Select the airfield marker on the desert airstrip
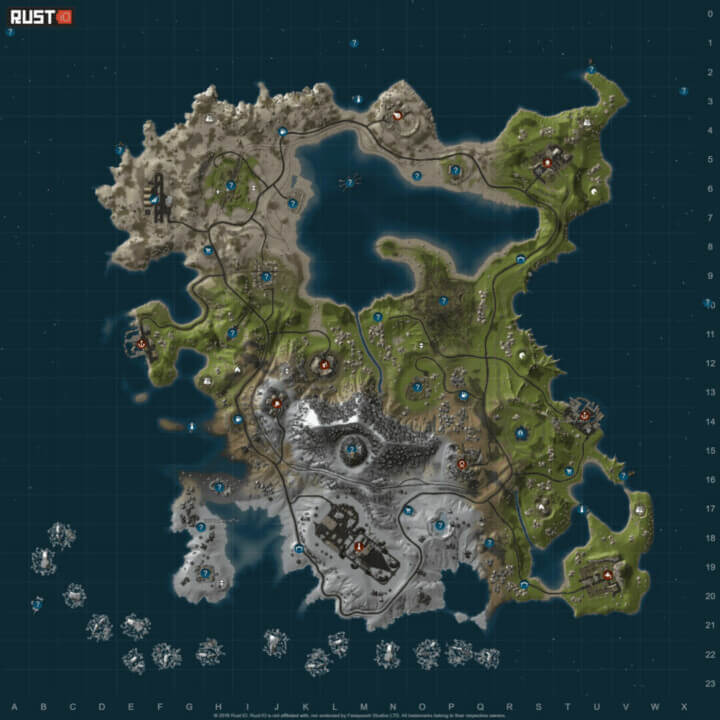Viewport: 720px width, 720px height. 155,200
